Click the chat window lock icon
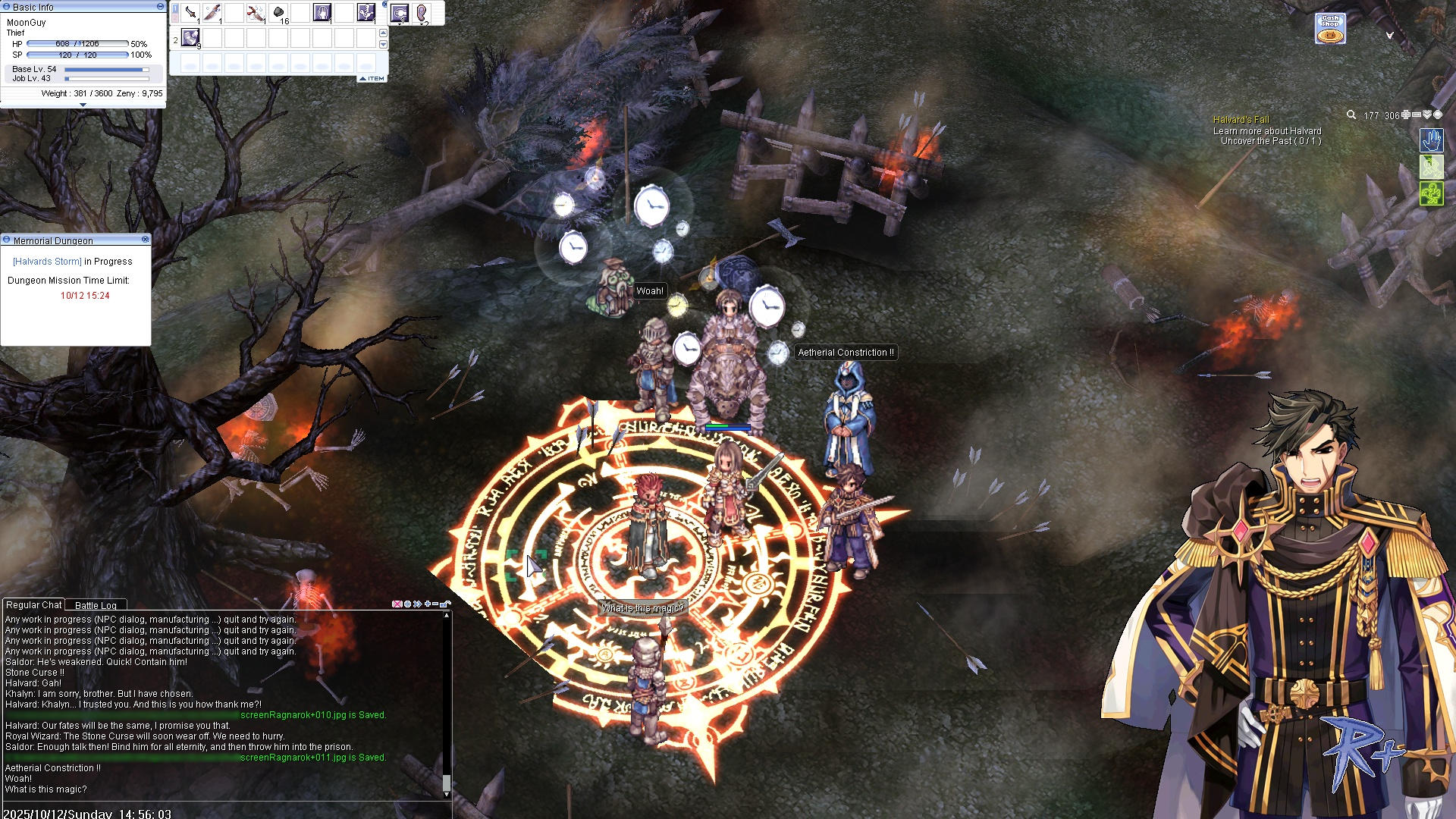This screenshot has width=1456, height=819. click(x=447, y=604)
